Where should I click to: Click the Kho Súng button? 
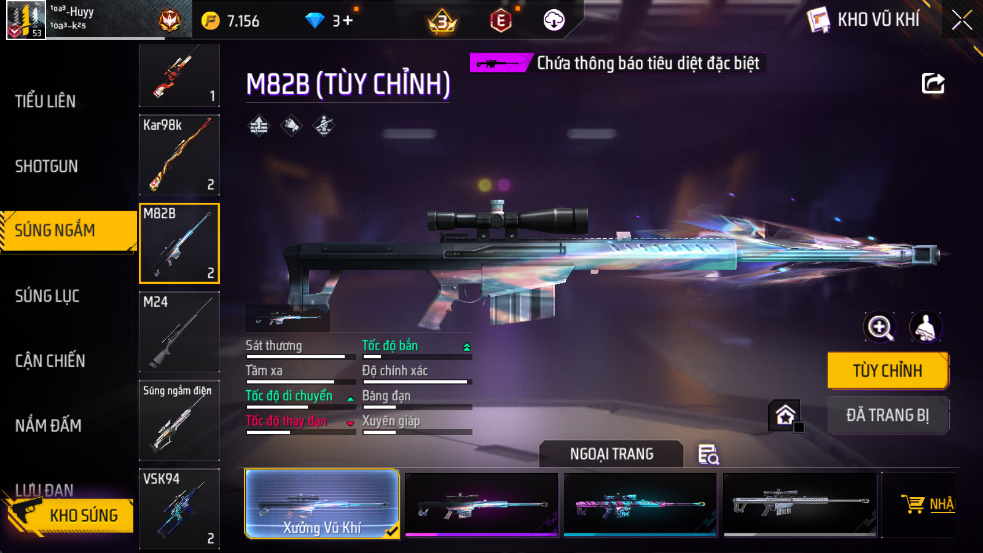coord(70,516)
